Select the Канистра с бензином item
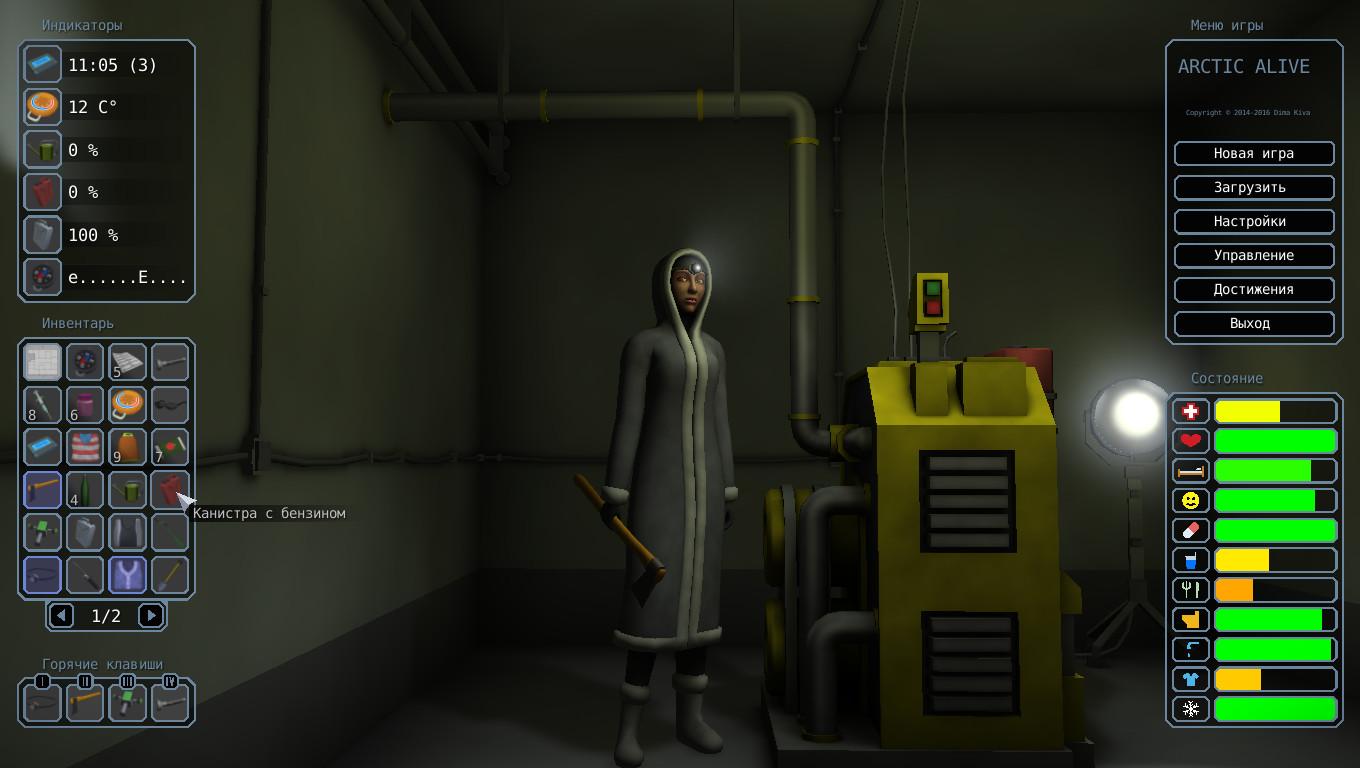Image resolution: width=1360 pixels, height=768 pixels. (x=170, y=490)
